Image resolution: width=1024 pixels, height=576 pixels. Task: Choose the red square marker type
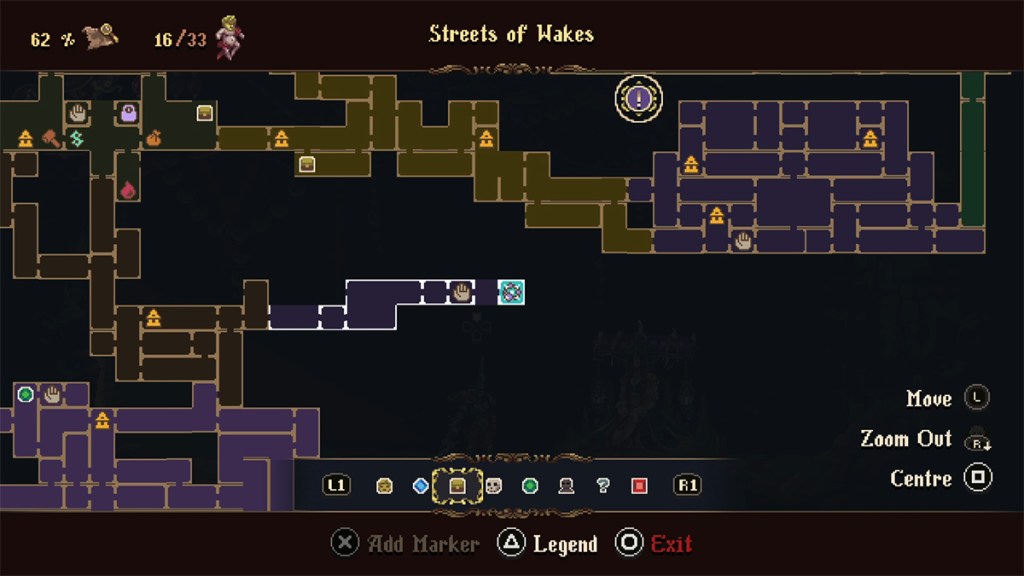[639, 486]
